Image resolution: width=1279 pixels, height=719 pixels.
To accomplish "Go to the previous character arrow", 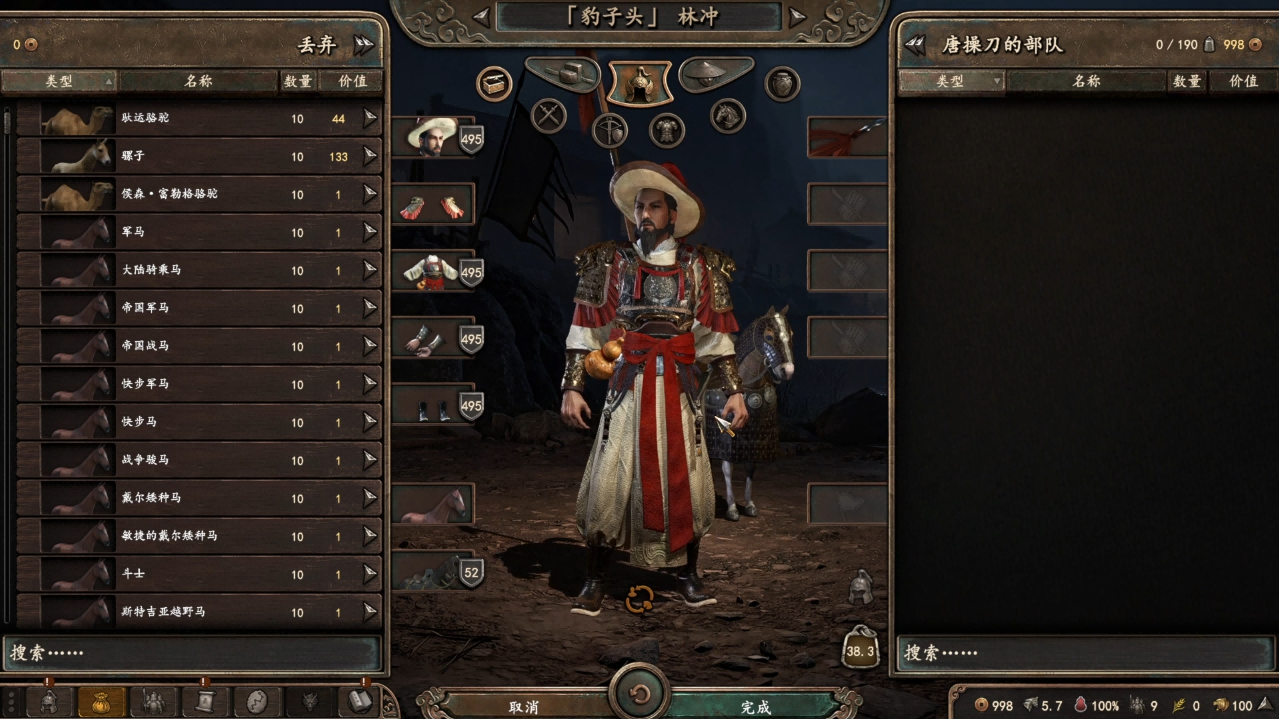I will 481,16.
